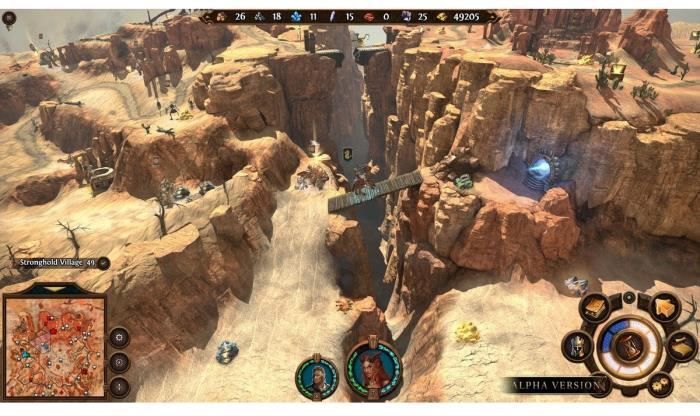This screenshot has width=700, height=416.
Task: Open the knight helmet hero menu
Action: point(578,347)
